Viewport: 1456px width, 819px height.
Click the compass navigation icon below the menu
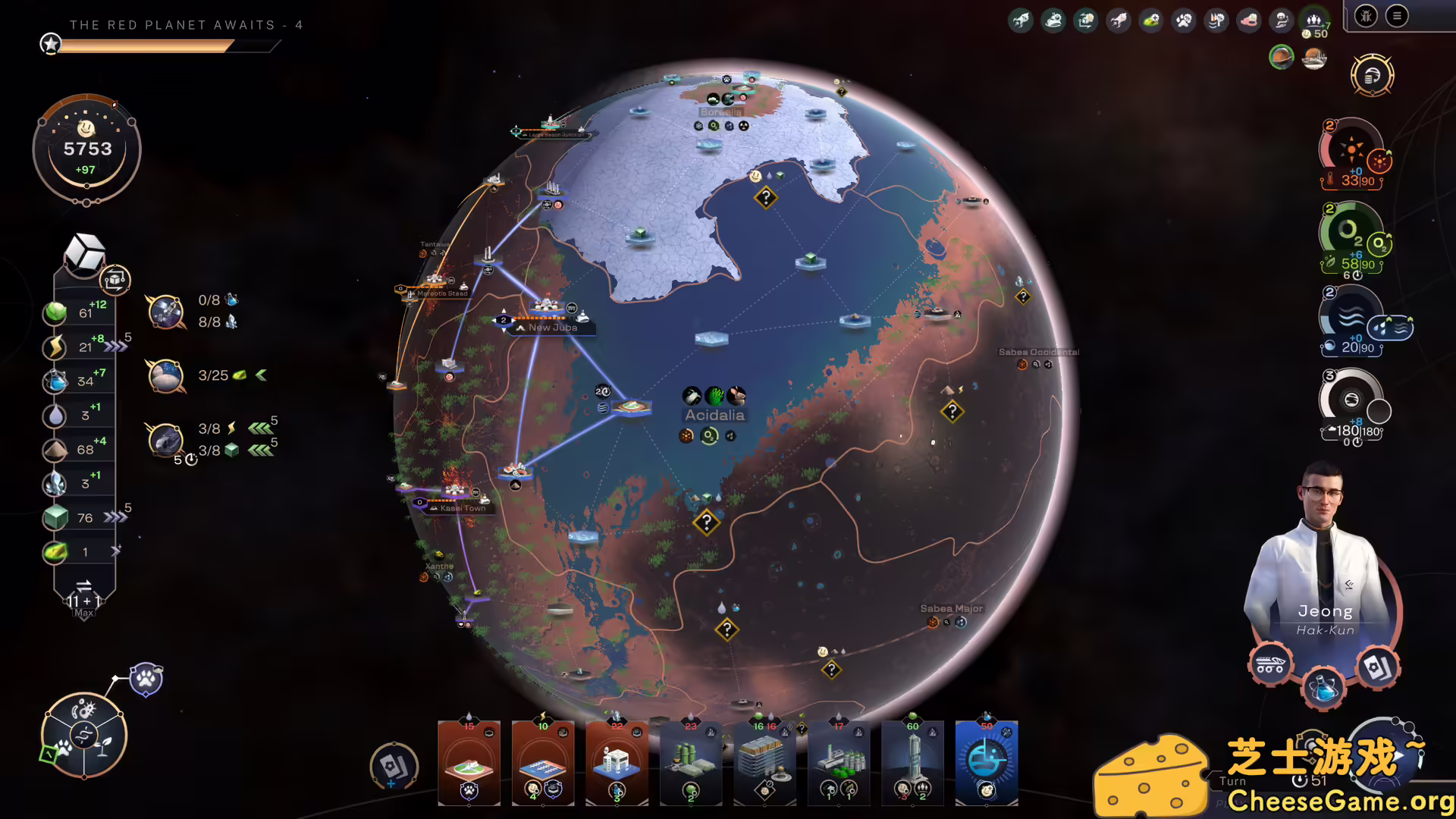tap(1373, 76)
